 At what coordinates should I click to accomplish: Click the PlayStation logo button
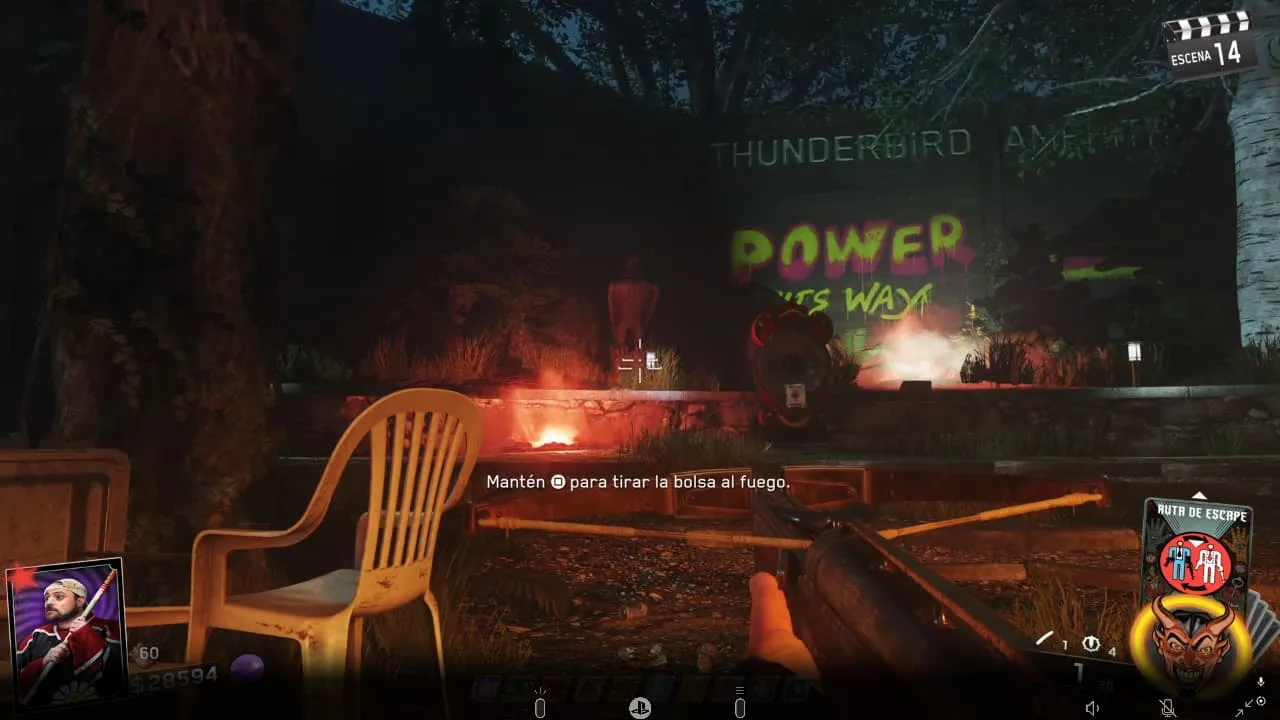click(x=640, y=708)
